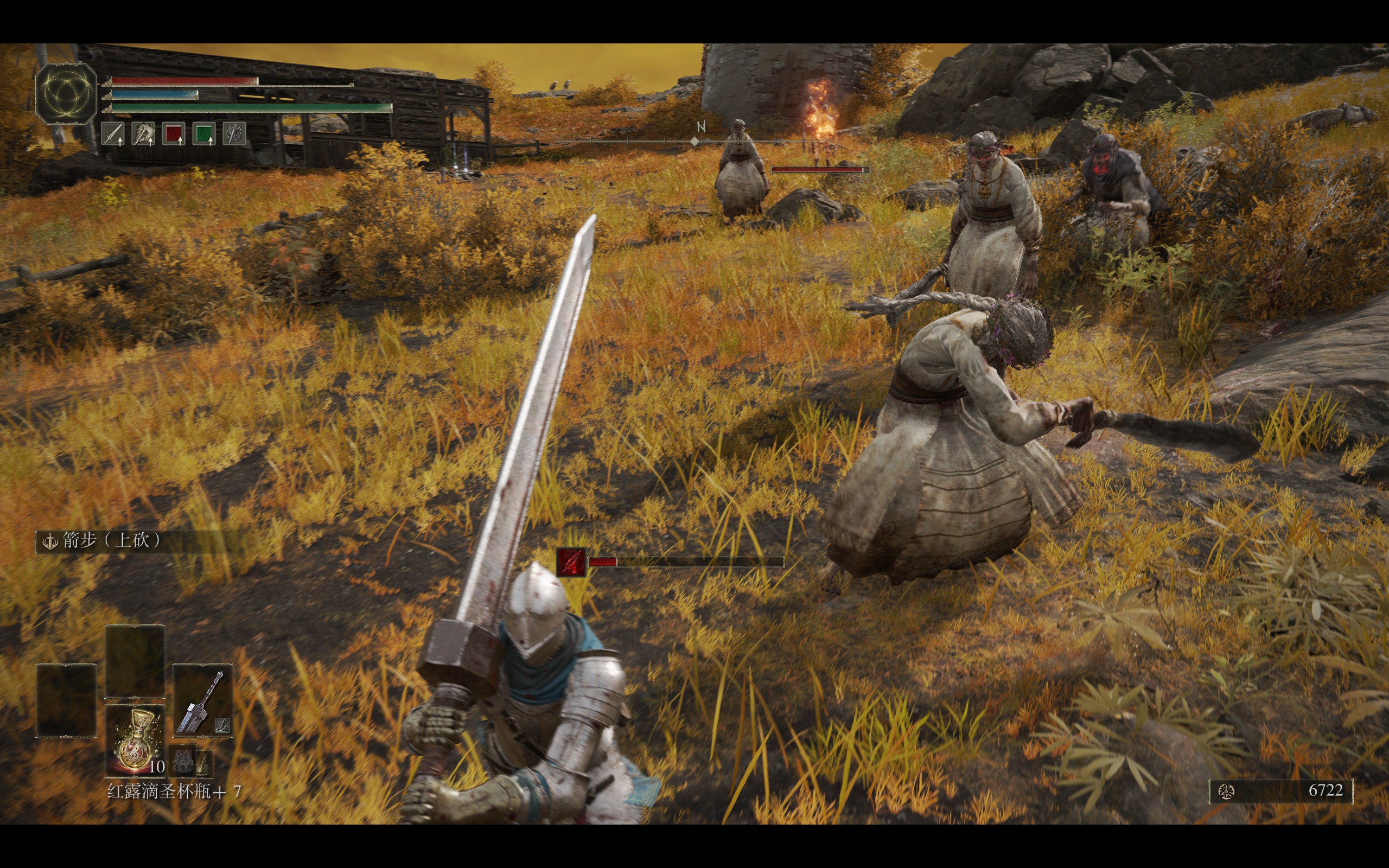Inspect the axe-and-helmet buff icon
This screenshot has width=1389, height=868.
143,134
